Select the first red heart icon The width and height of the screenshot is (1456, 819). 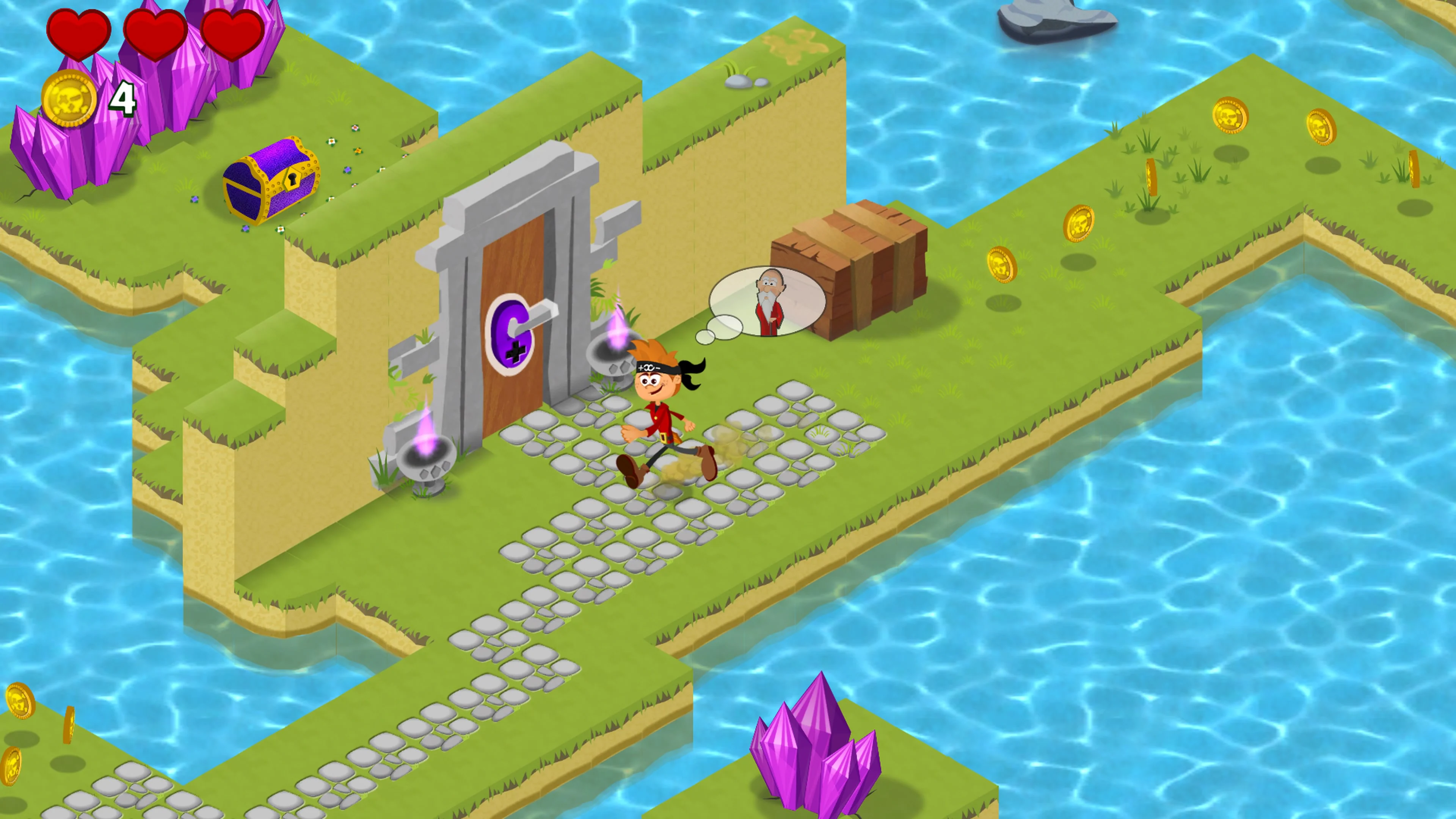[79, 35]
